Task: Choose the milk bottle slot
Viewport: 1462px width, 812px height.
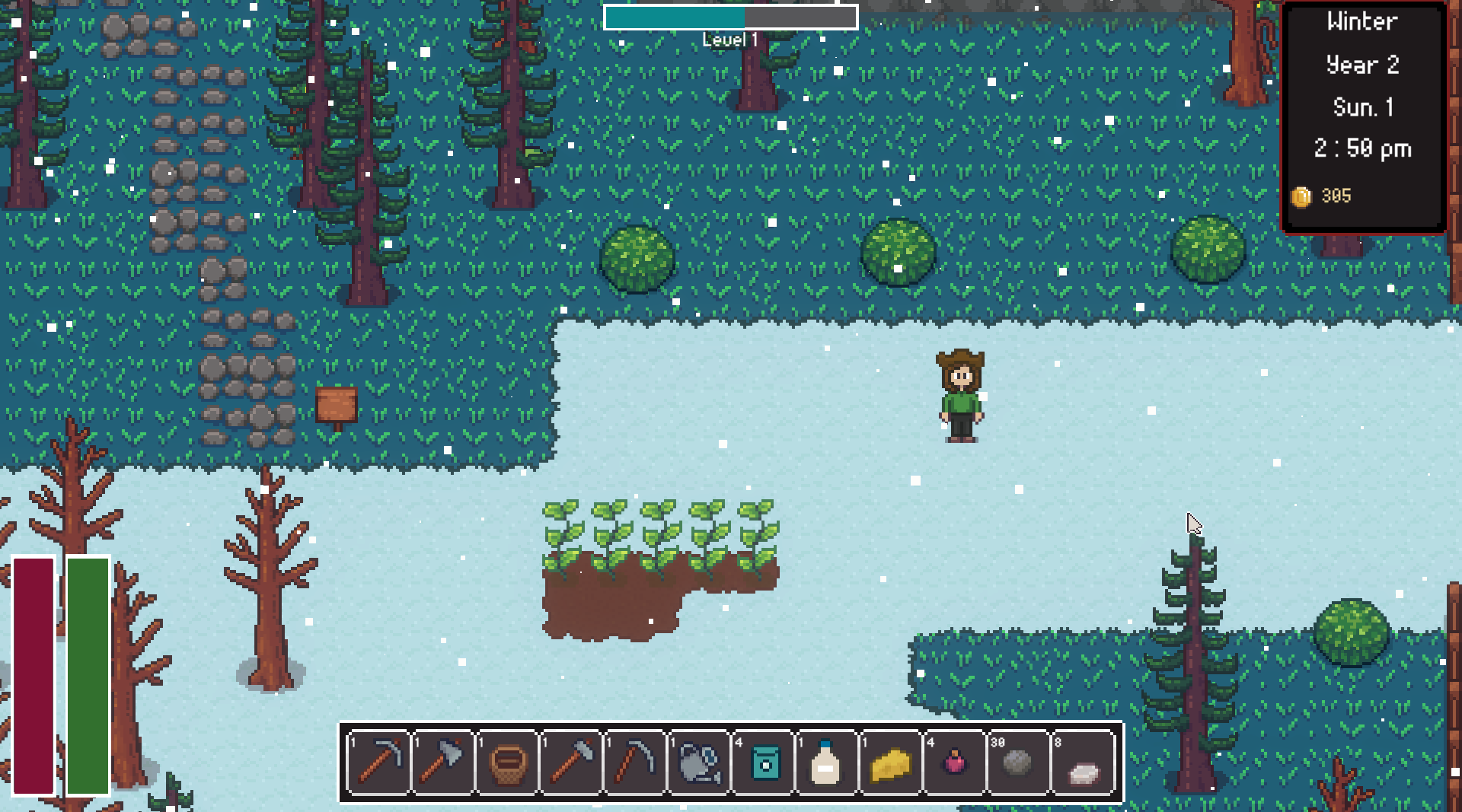Action: pyautogui.click(x=827, y=762)
